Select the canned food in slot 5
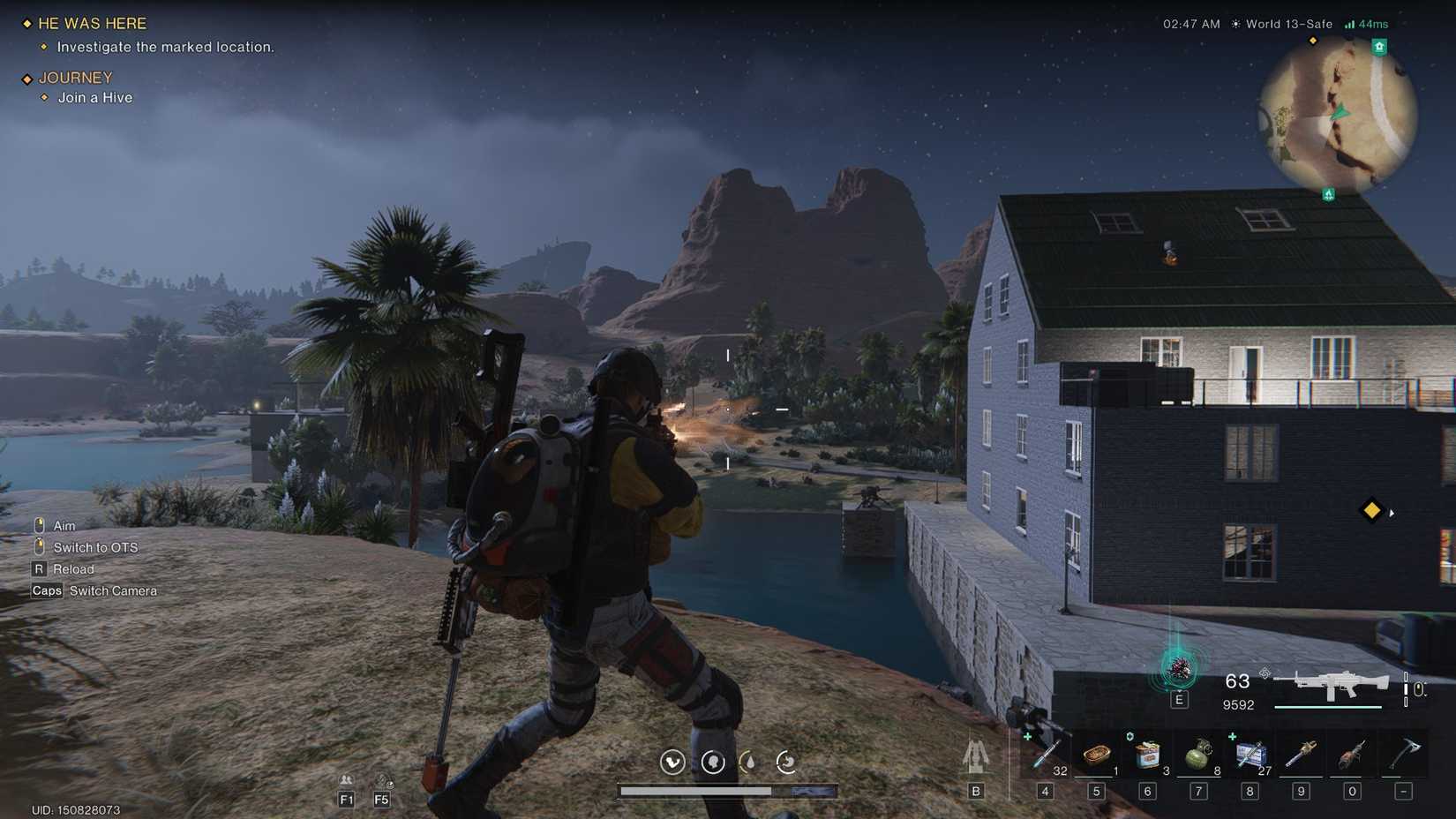 tap(1096, 757)
